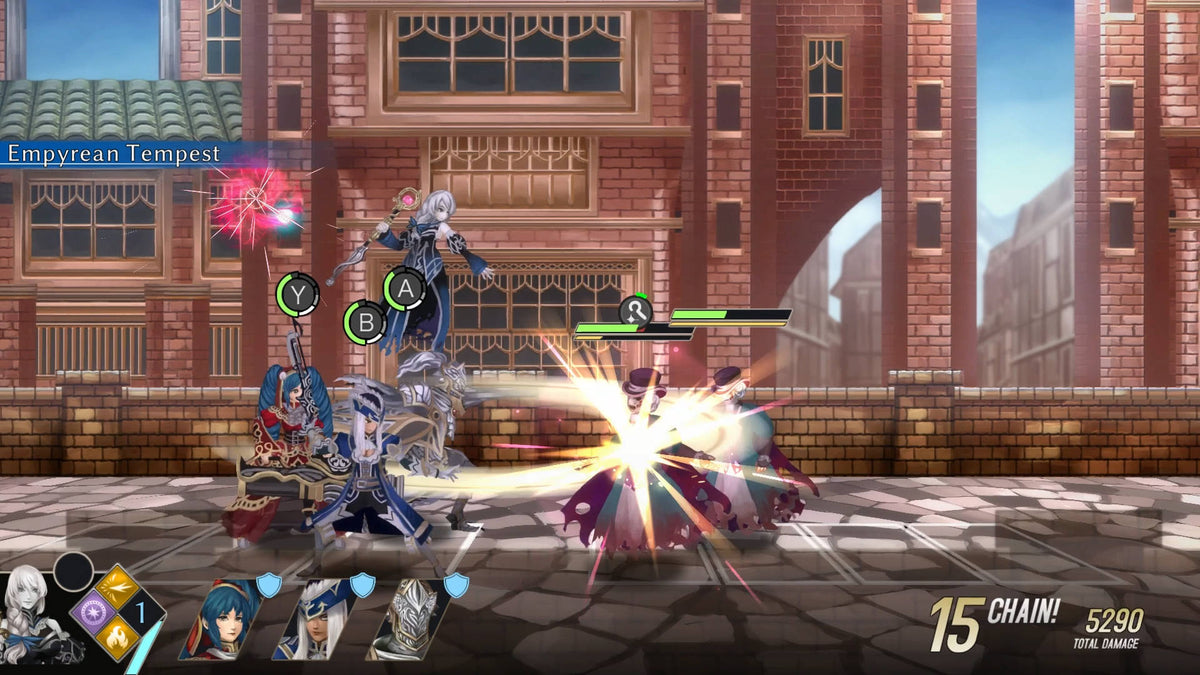
Task: Activate the gold flame skill diamond
Action: 118,637
